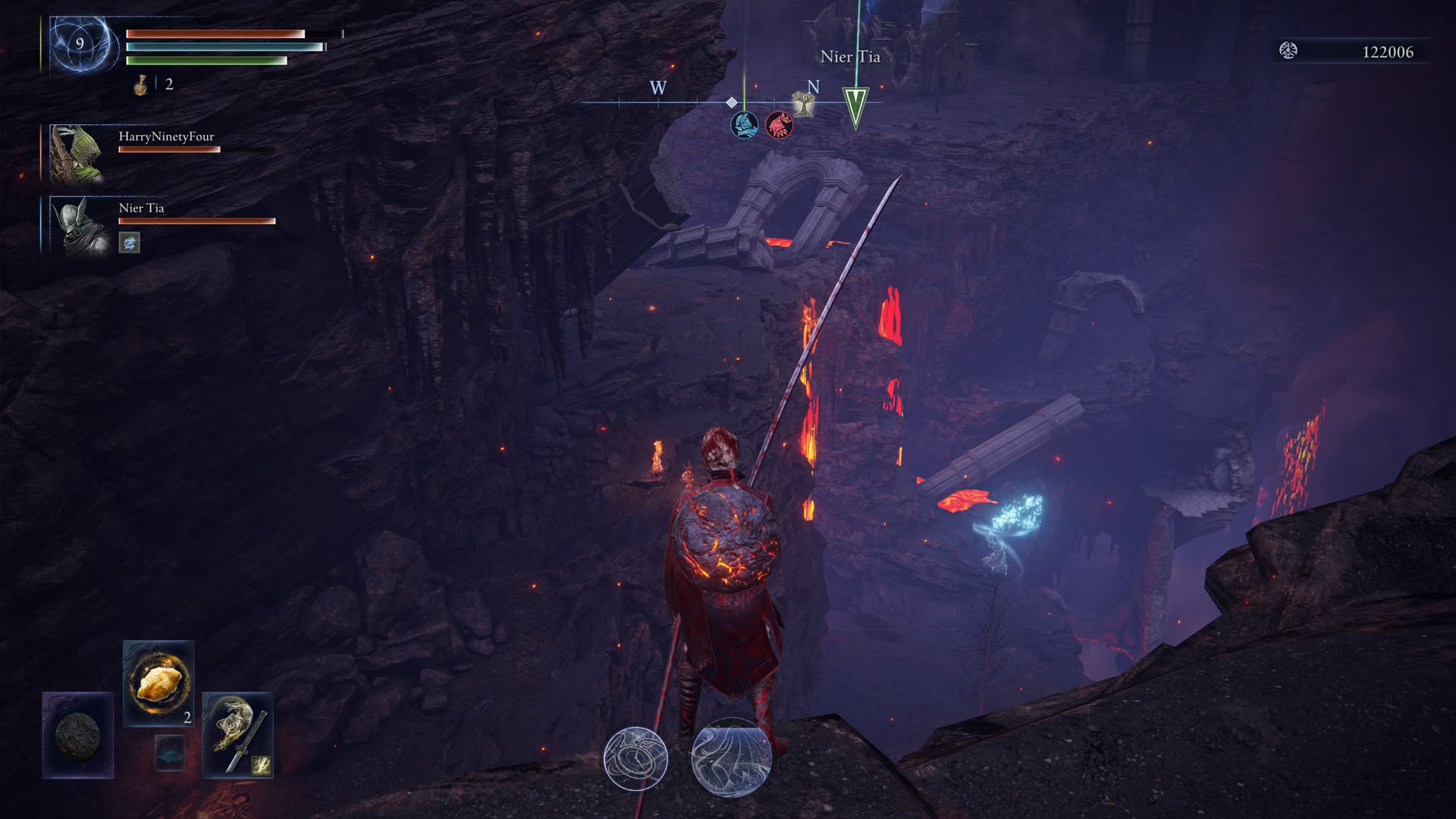Open the crimson flask icon showing 2 uses

[140, 85]
